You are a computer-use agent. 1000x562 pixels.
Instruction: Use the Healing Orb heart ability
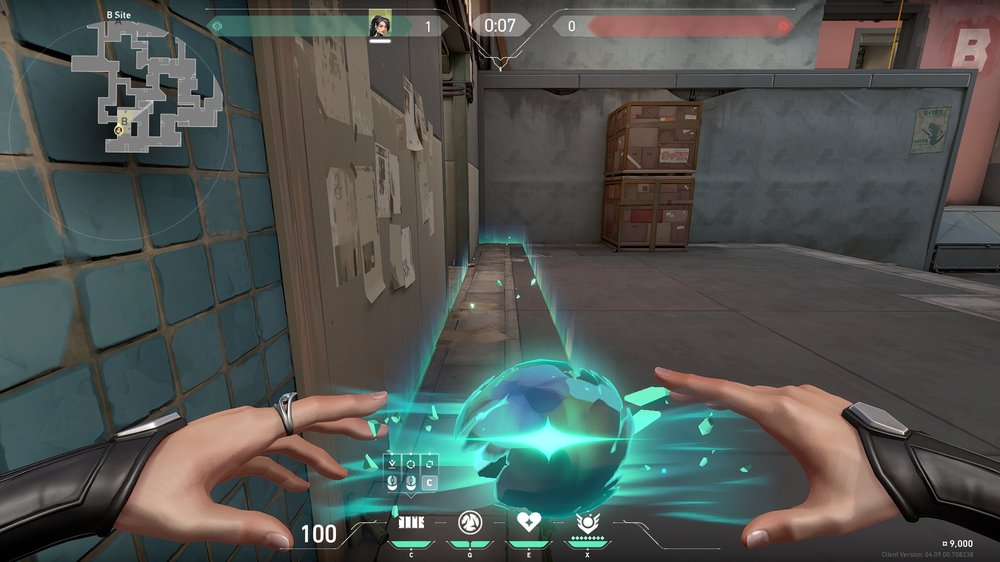coord(528,522)
